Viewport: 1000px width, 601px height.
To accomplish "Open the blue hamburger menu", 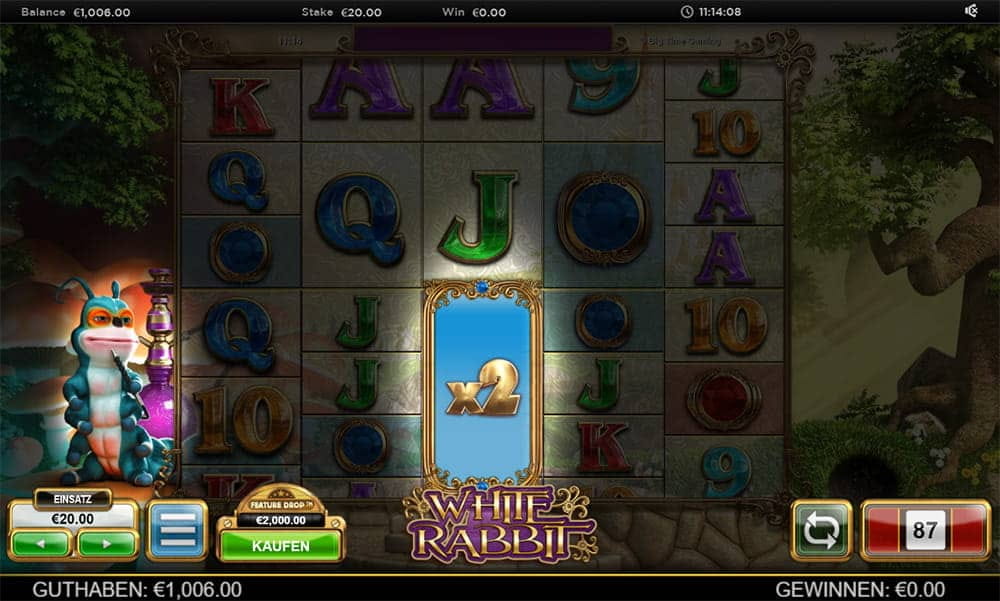I will click(x=177, y=531).
